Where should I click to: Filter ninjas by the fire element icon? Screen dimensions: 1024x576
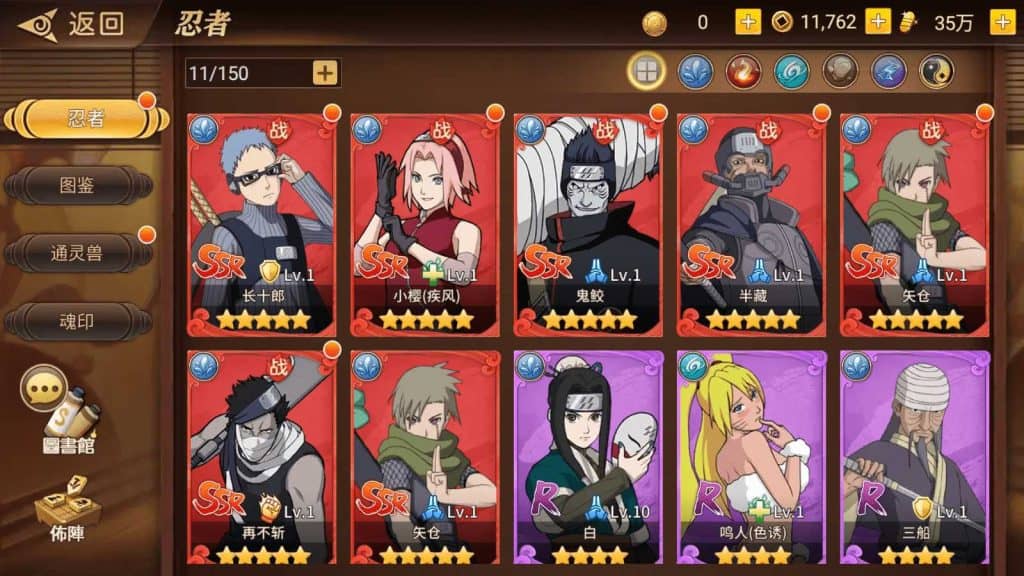(x=743, y=71)
